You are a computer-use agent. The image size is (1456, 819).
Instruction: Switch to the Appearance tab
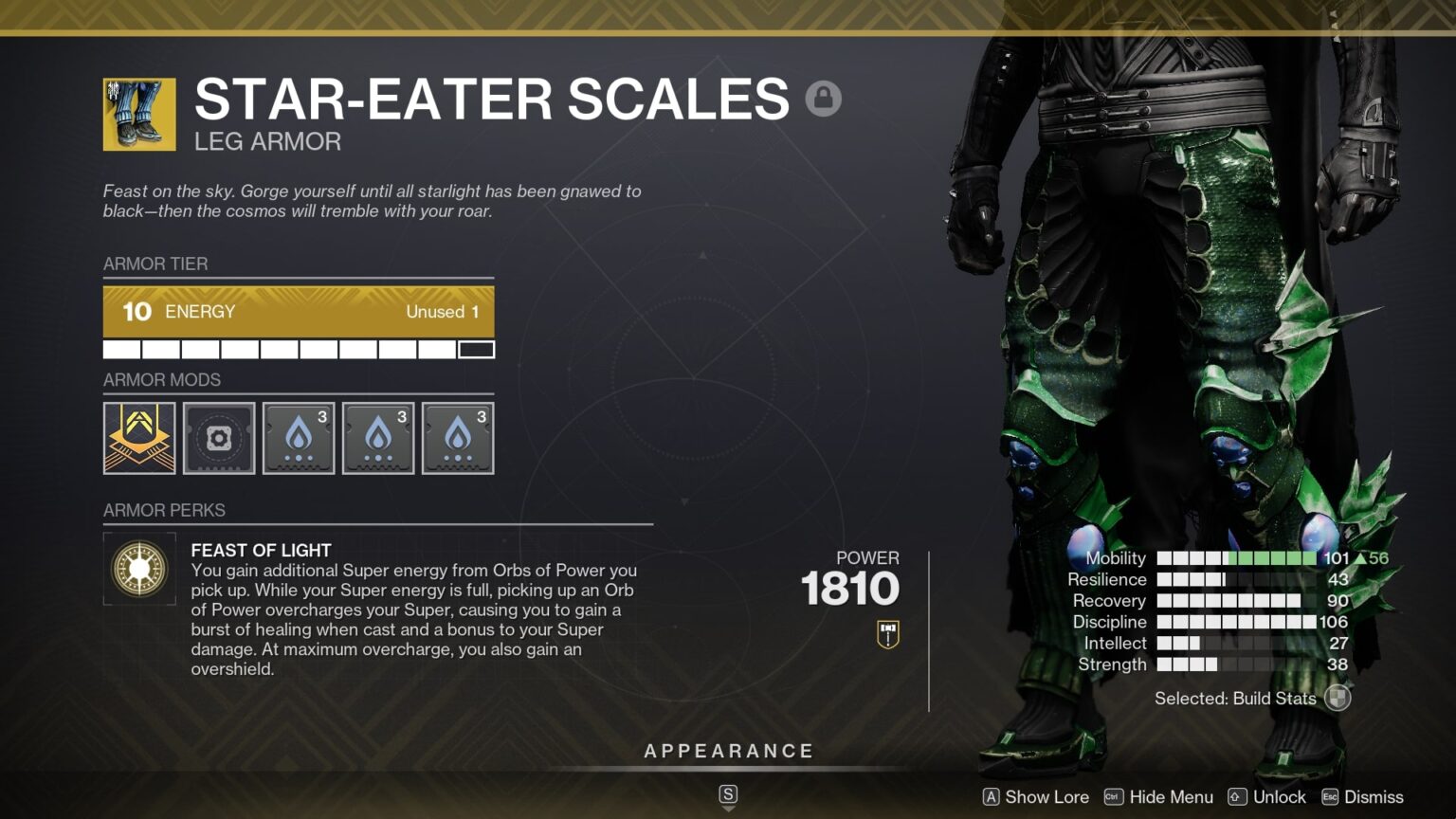point(728,750)
